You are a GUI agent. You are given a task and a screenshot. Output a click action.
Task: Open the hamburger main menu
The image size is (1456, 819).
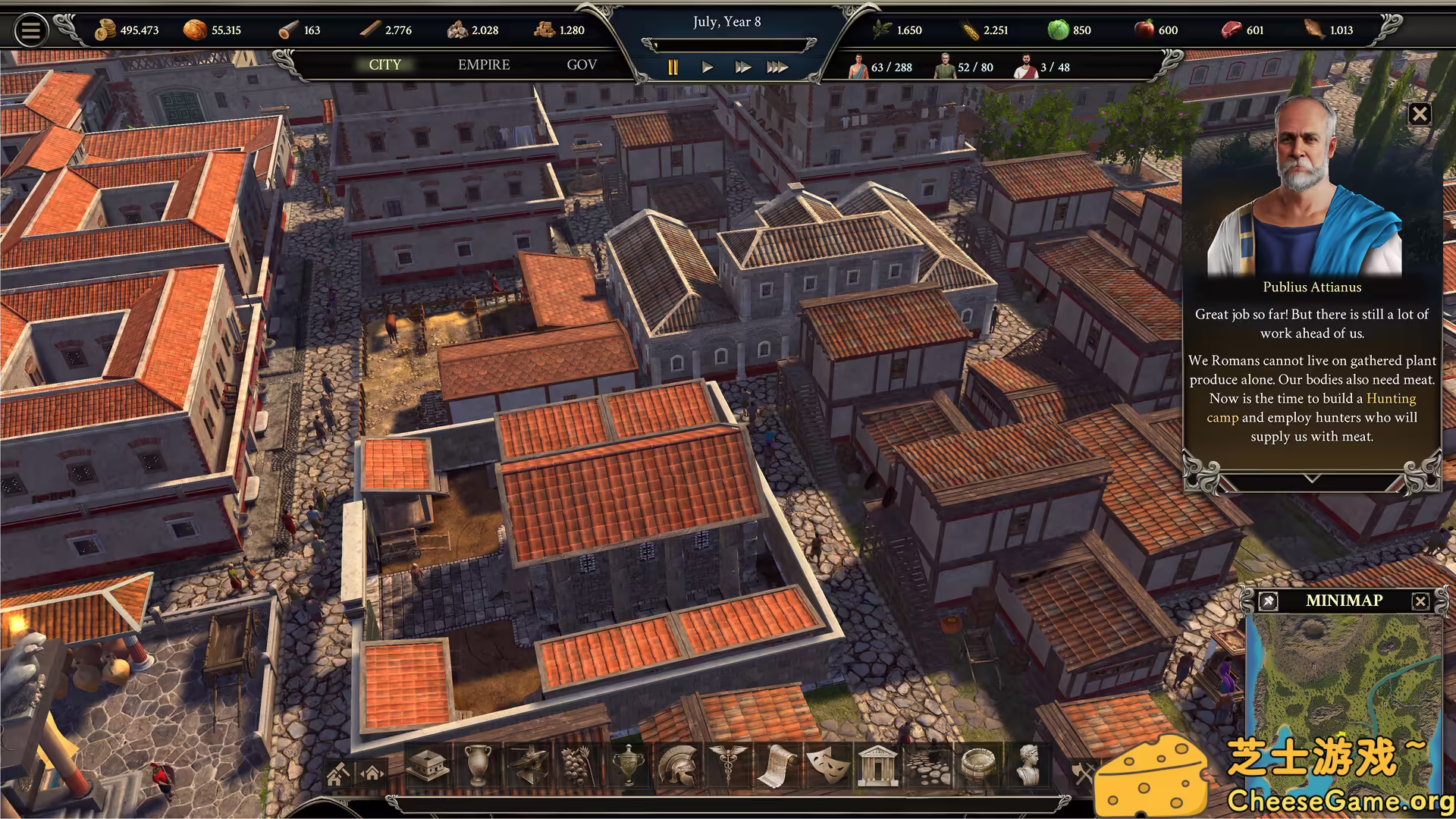point(31,30)
